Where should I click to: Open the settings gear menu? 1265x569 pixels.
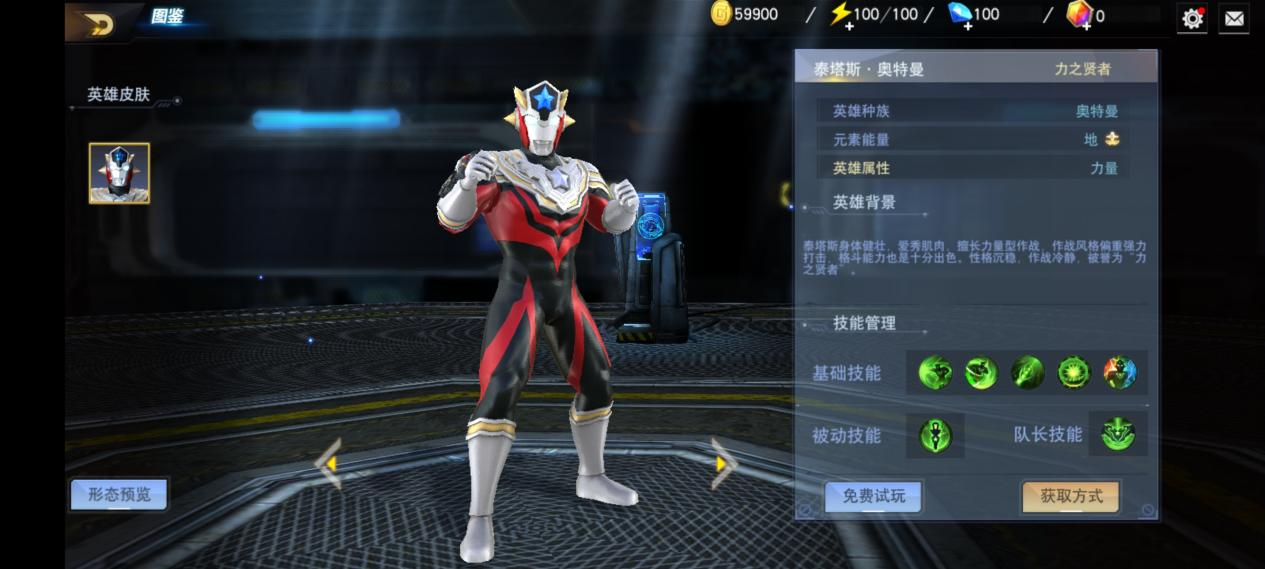click(1192, 18)
